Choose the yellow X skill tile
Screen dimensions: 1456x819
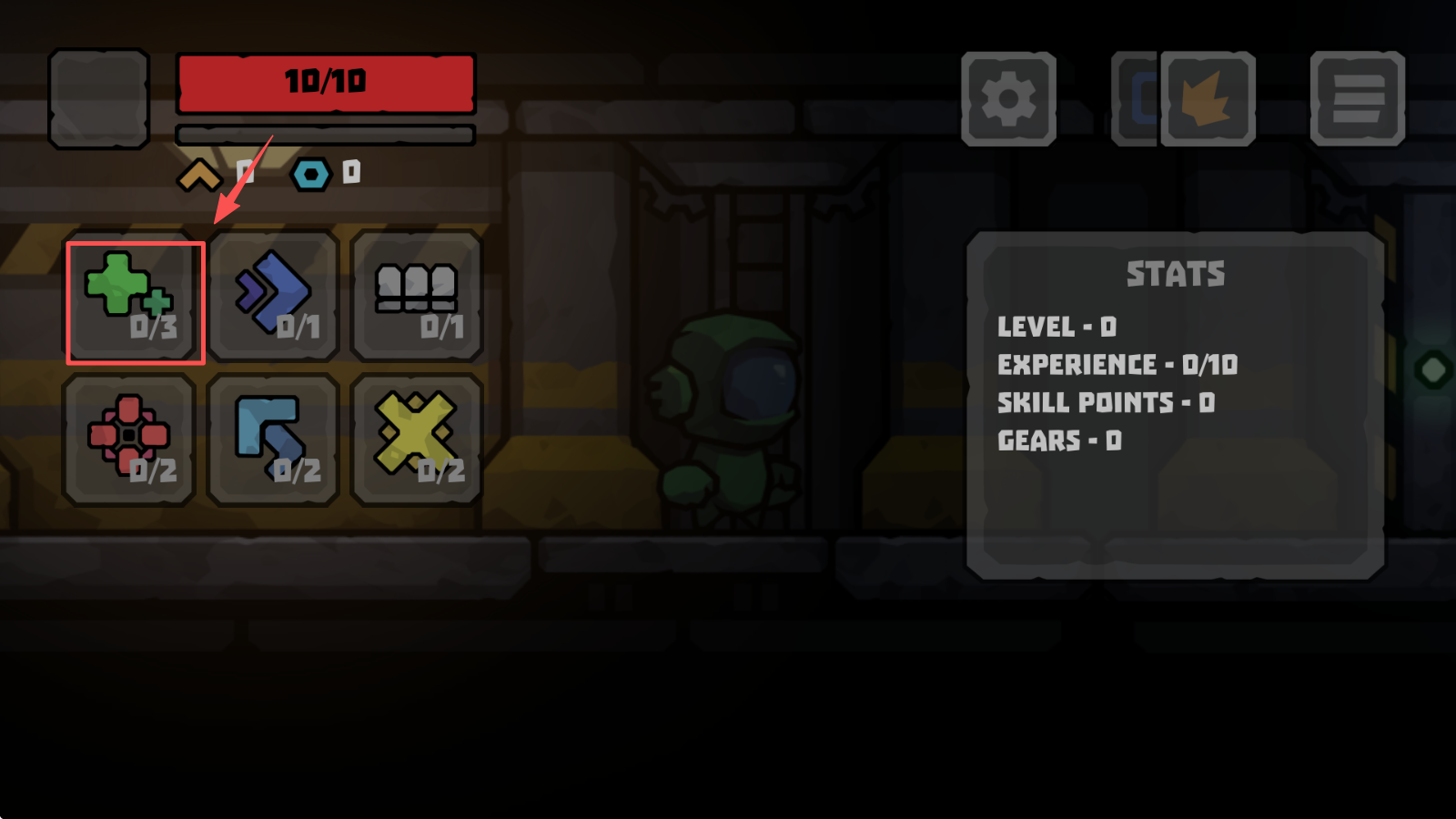pyautogui.click(x=417, y=440)
